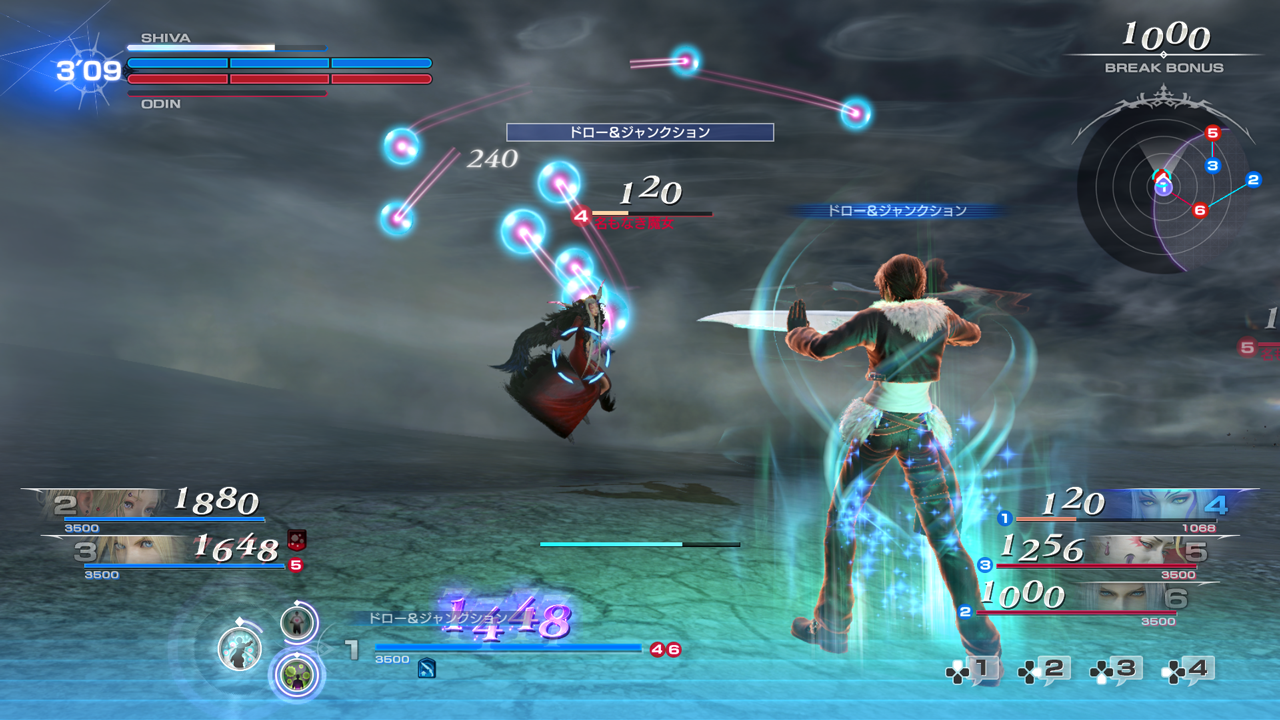Select red enemy marker 6 on the radar

(1200, 210)
